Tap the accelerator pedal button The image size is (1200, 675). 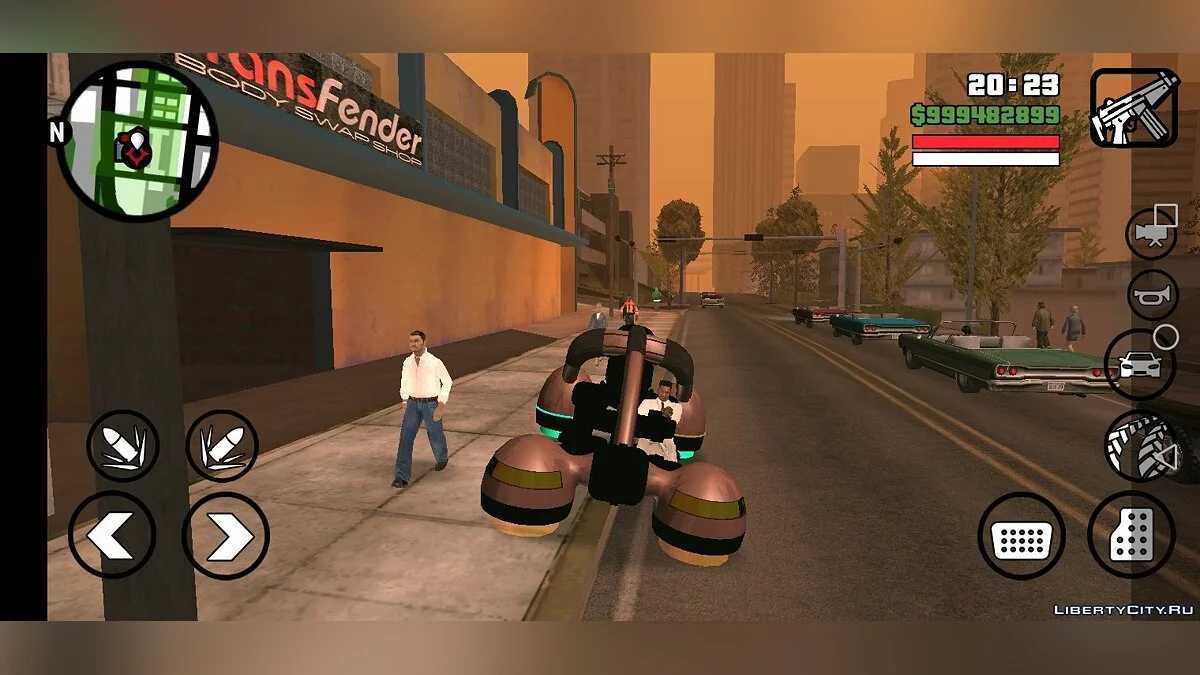pos(1131,535)
